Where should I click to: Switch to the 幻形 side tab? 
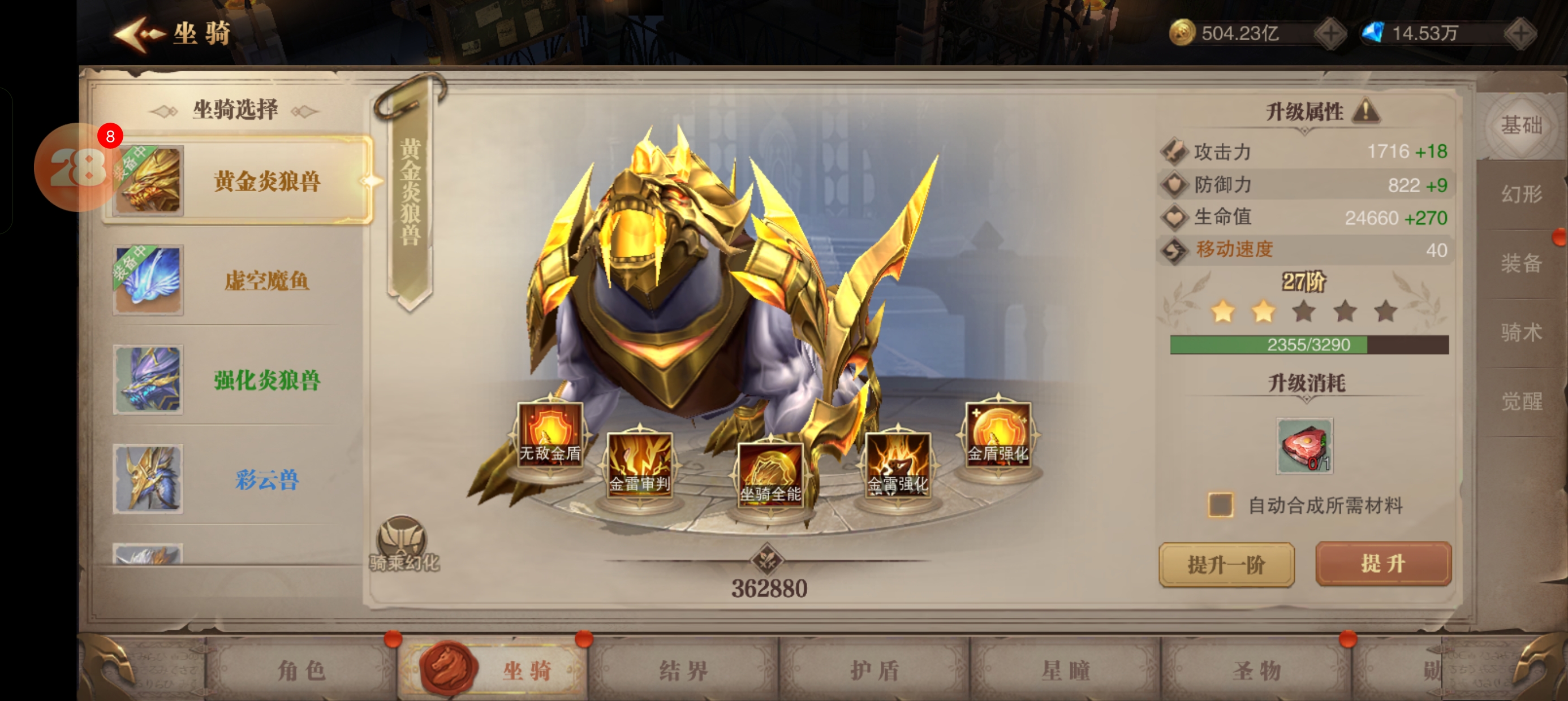pos(1520,194)
